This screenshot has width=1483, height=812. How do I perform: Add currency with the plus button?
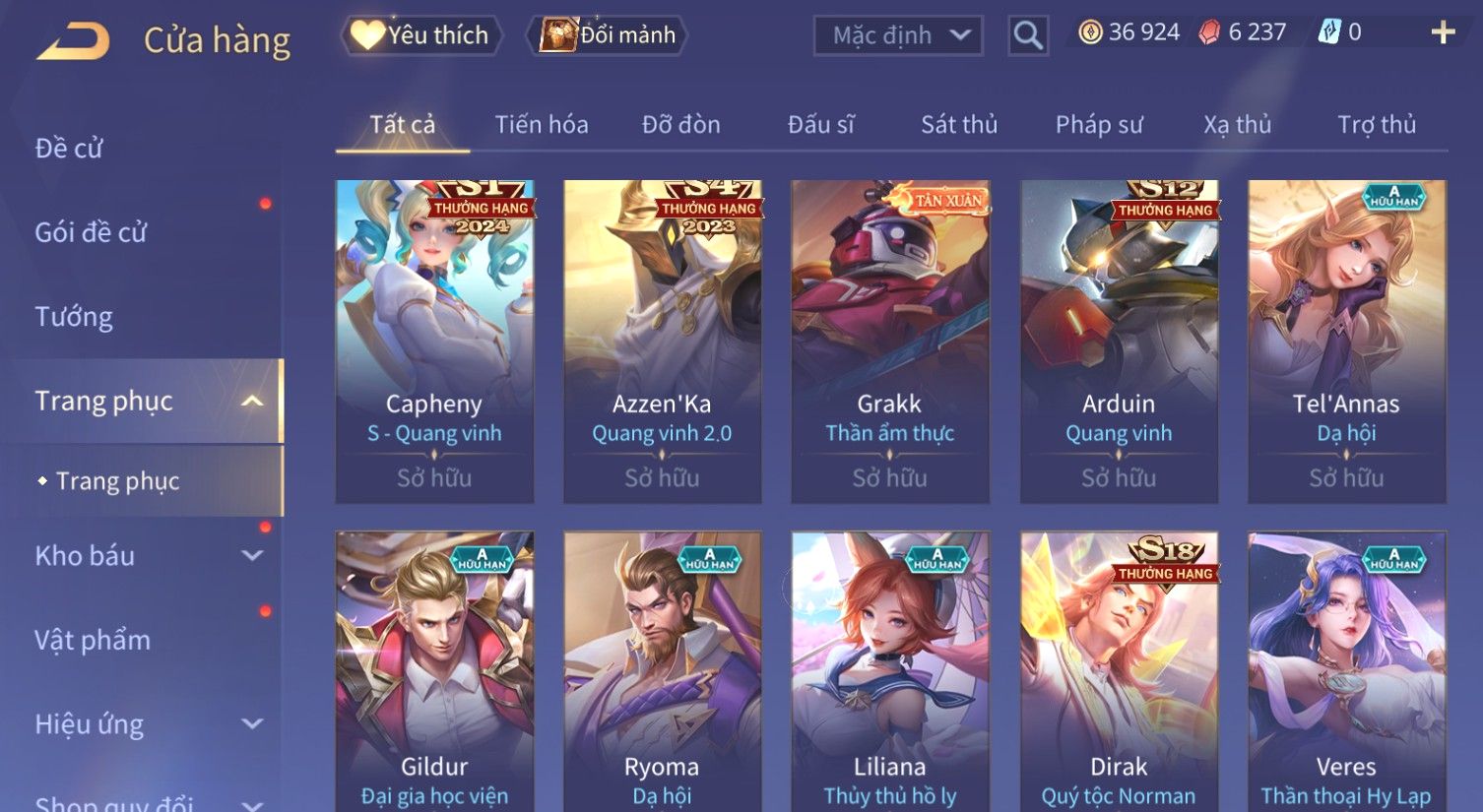pos(1443,33)
